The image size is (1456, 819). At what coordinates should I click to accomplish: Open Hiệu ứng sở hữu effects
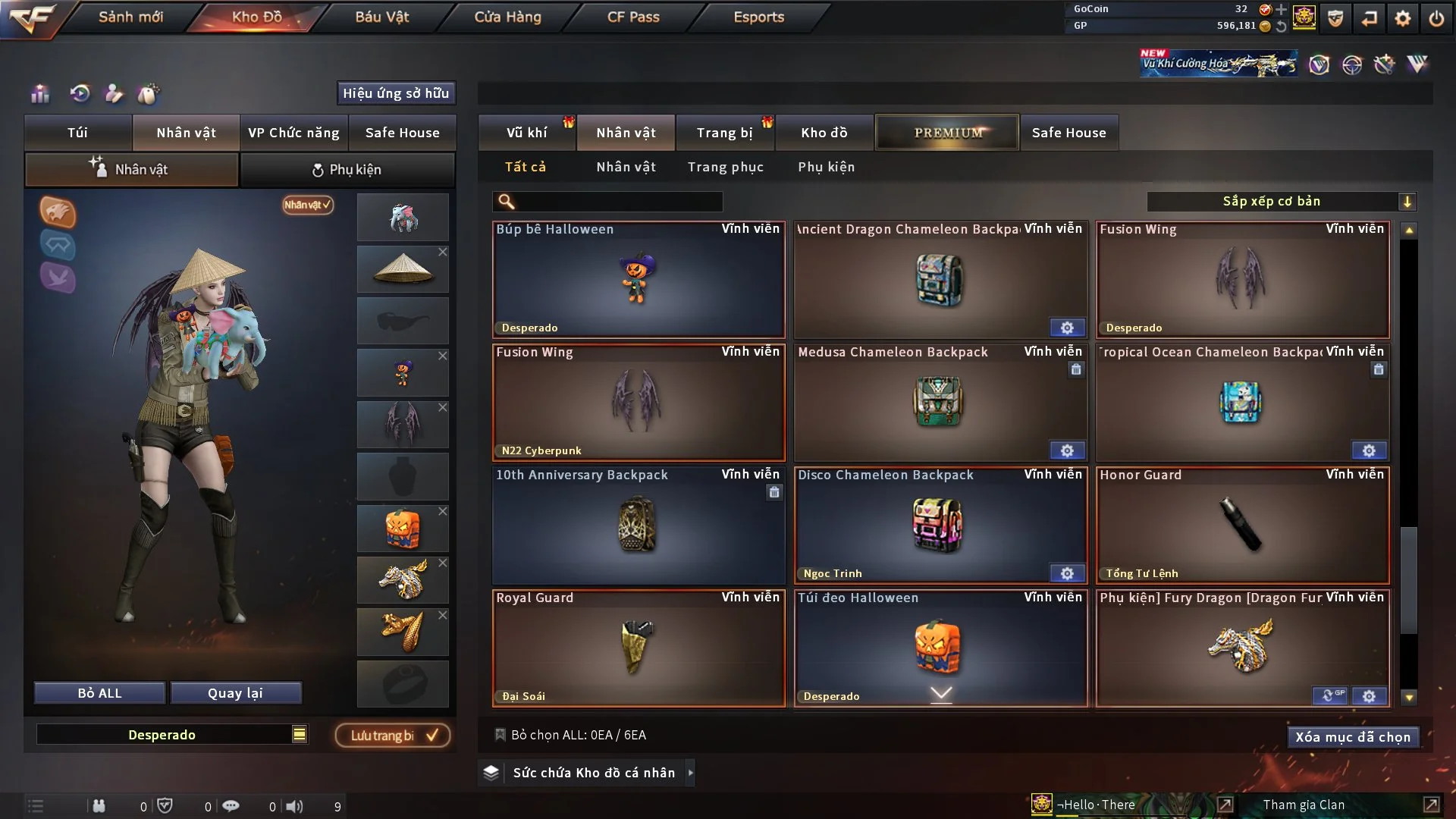tap(396, 93)
